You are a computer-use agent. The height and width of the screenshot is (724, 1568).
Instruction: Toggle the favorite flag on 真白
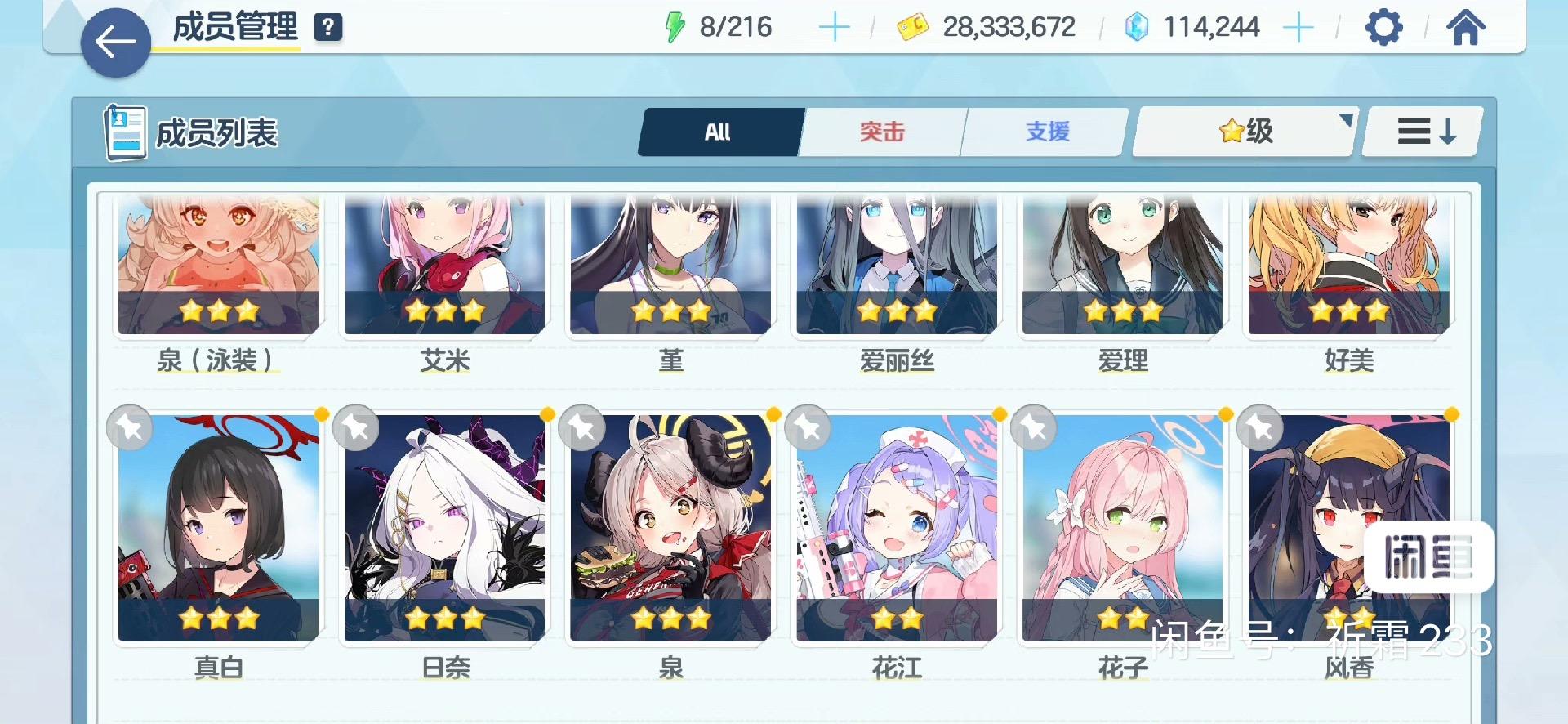point(130,427)
